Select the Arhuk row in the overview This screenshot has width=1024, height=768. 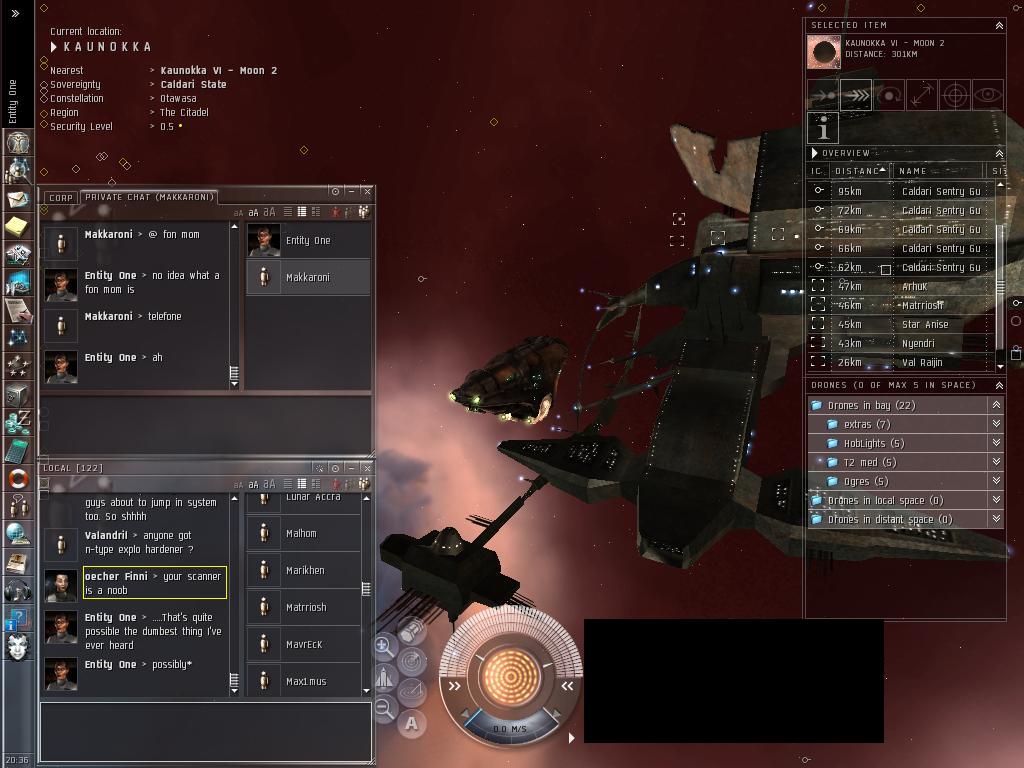tap(914, 286)
